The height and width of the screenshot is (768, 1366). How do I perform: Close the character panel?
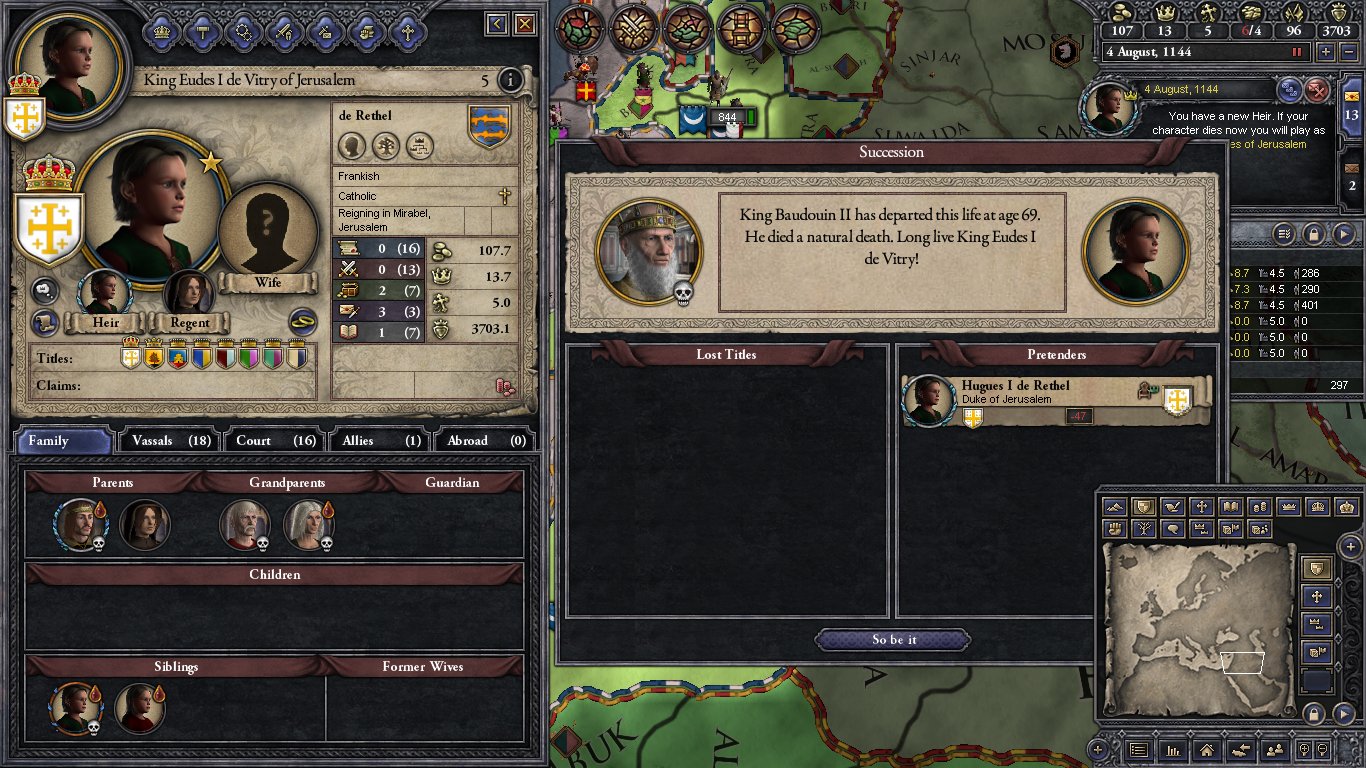[525, 24]
